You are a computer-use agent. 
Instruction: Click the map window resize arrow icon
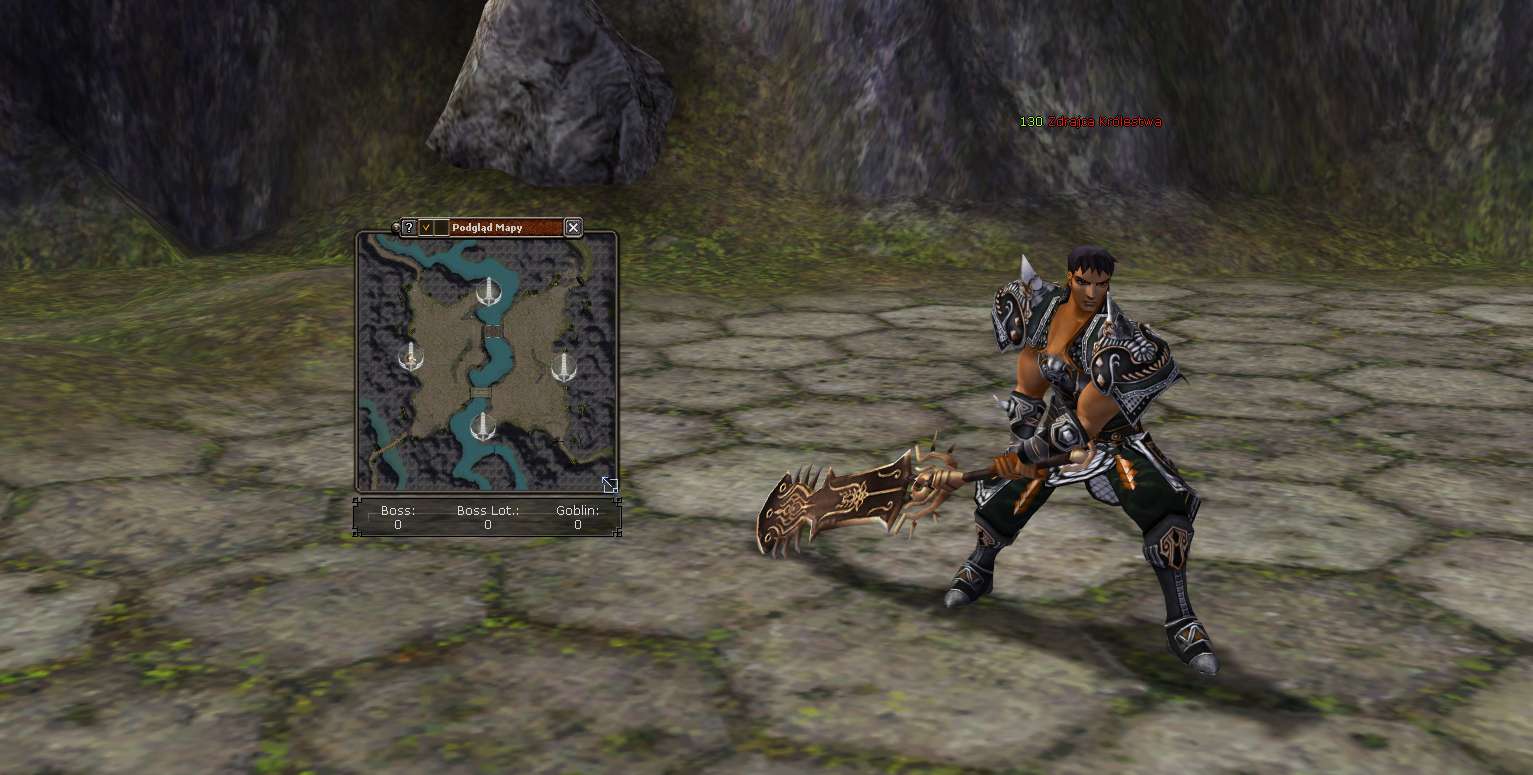click(x=609, y=485)
